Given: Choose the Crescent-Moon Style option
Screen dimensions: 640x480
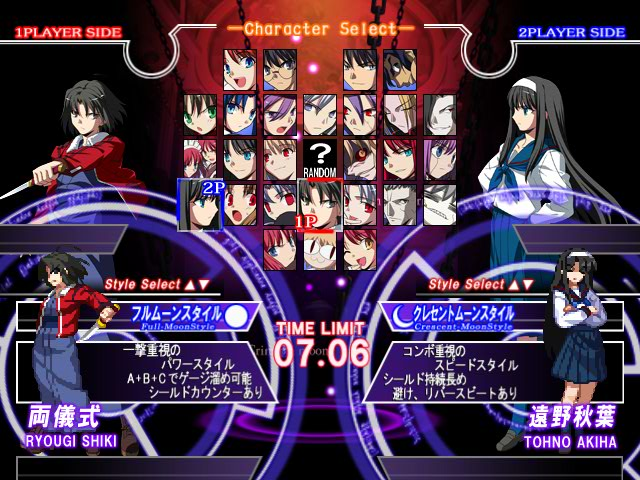Looking at the screenshot, I should [x=450, y=315].
